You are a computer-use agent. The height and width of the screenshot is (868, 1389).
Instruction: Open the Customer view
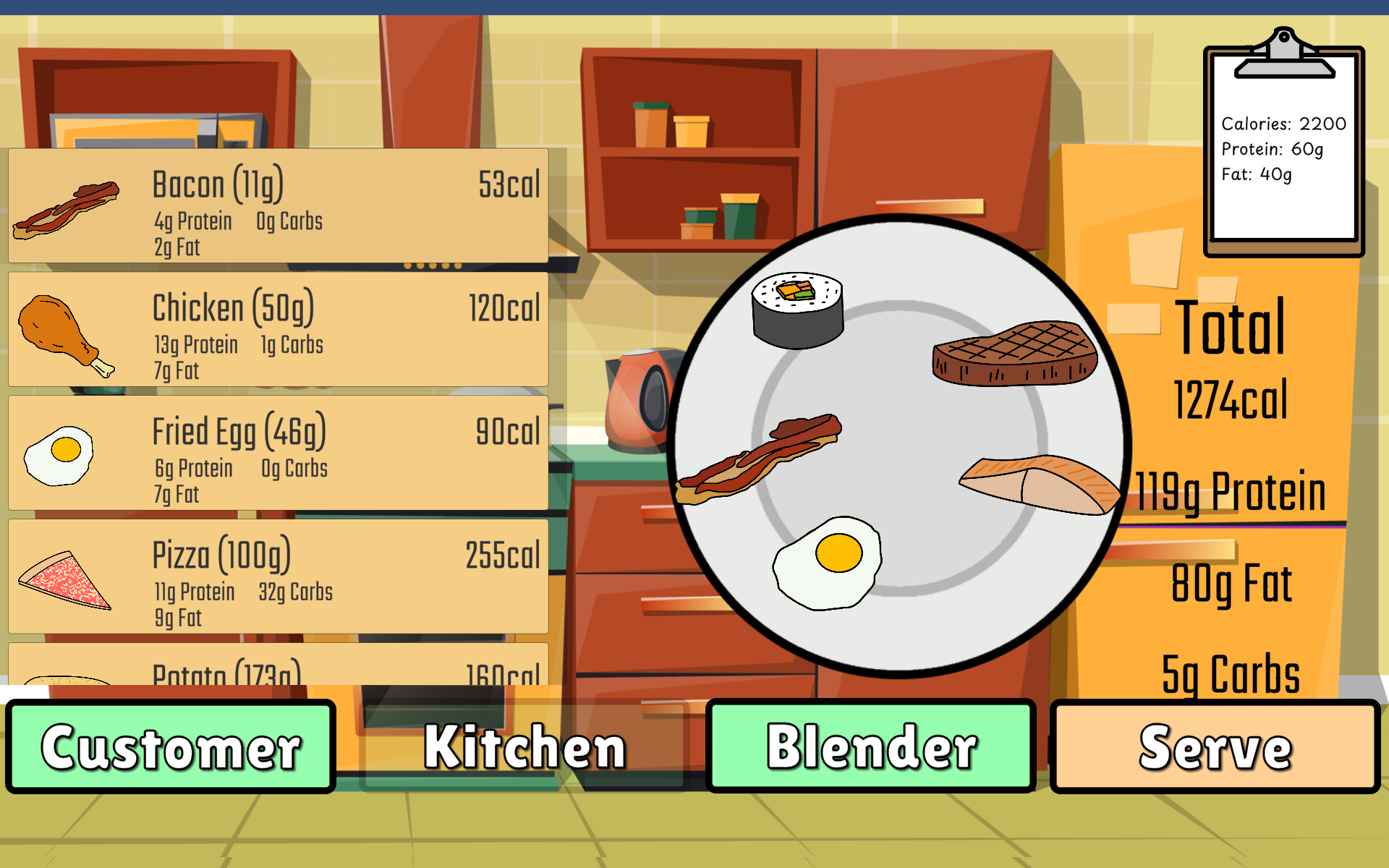coord(171,746)
